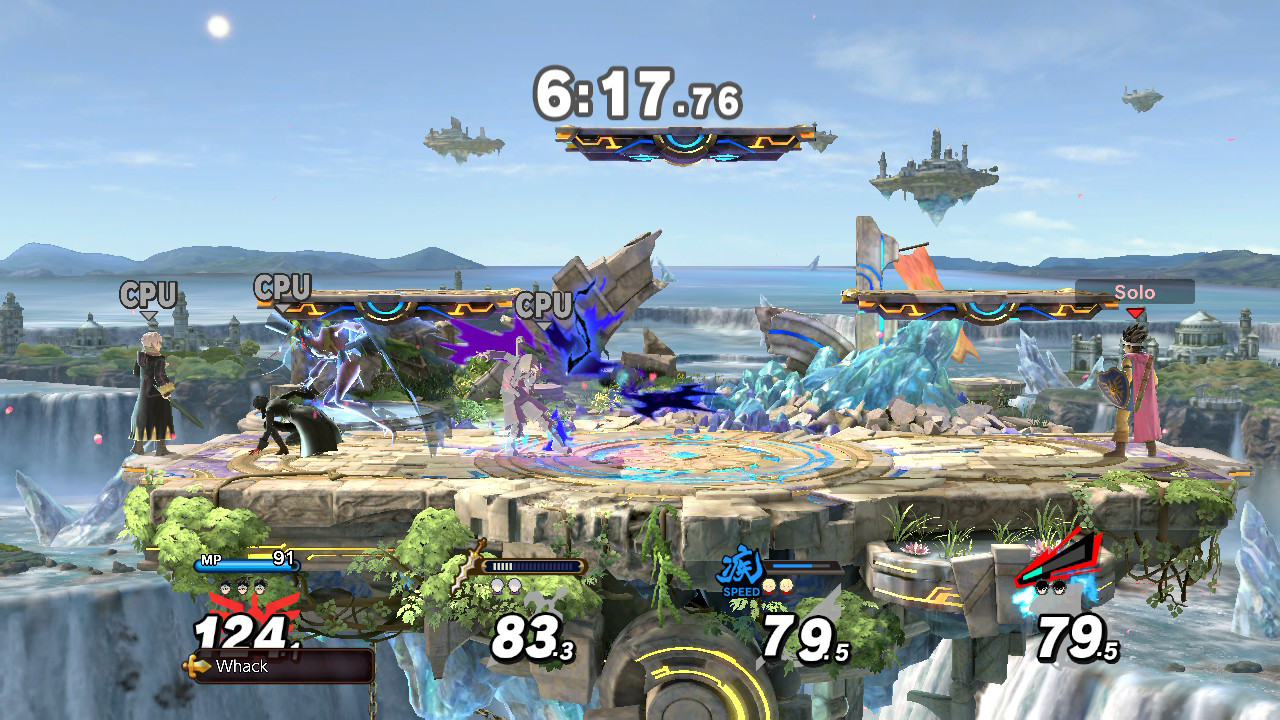1280x720 pixels.
Task: Click the Hero's MP gauge icon
Action: (209, 558)
